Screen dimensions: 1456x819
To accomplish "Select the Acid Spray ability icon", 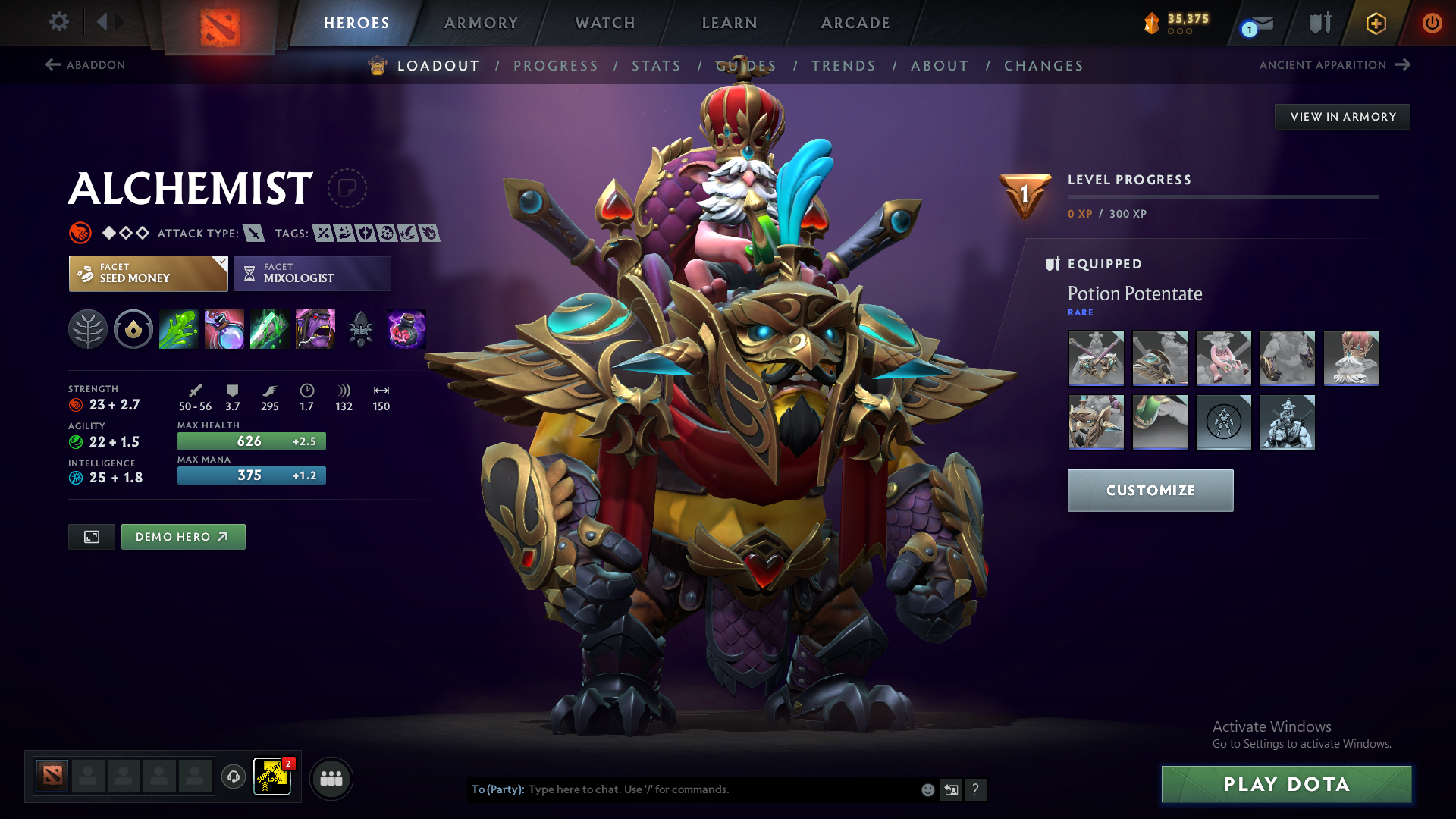I will pos(179,329).
